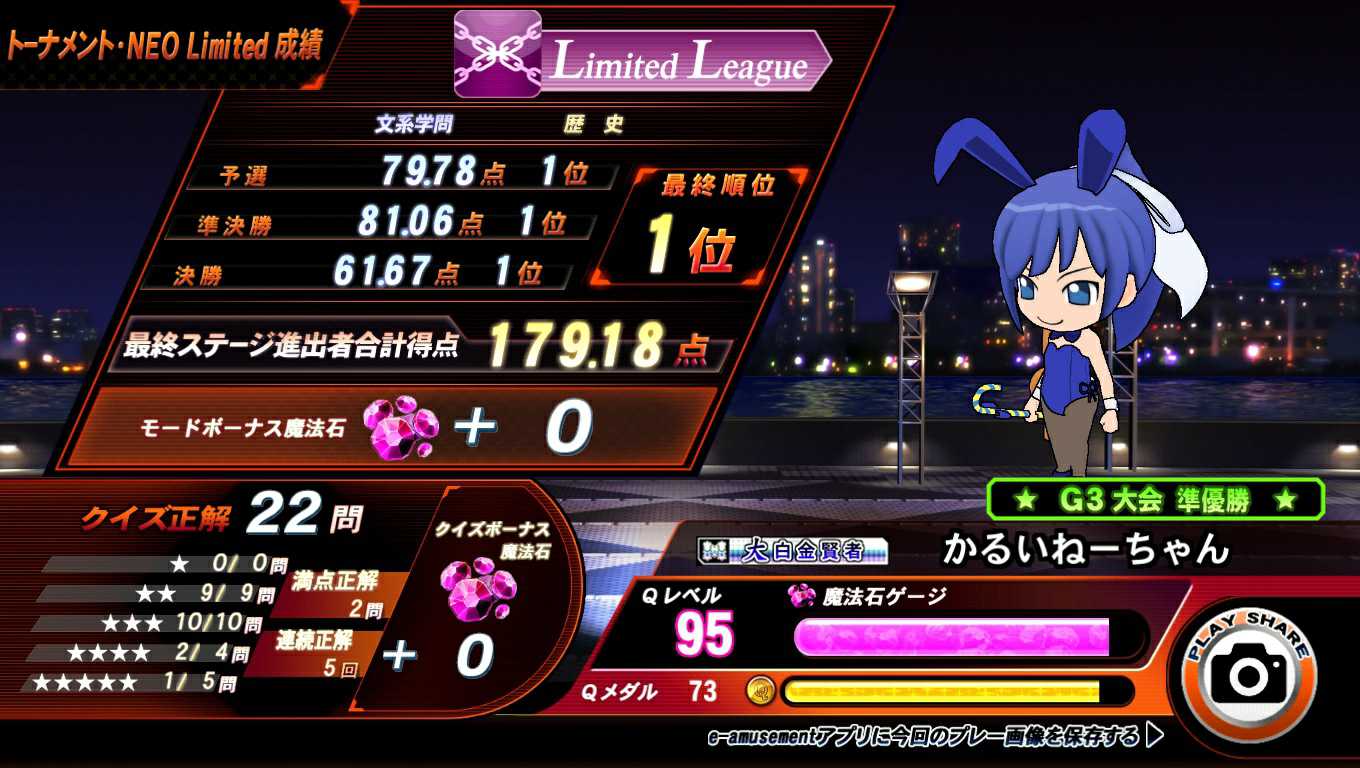1360x768 pixels.
Task: Save play image to e-amusement app
Action: (x=934, y=737)
